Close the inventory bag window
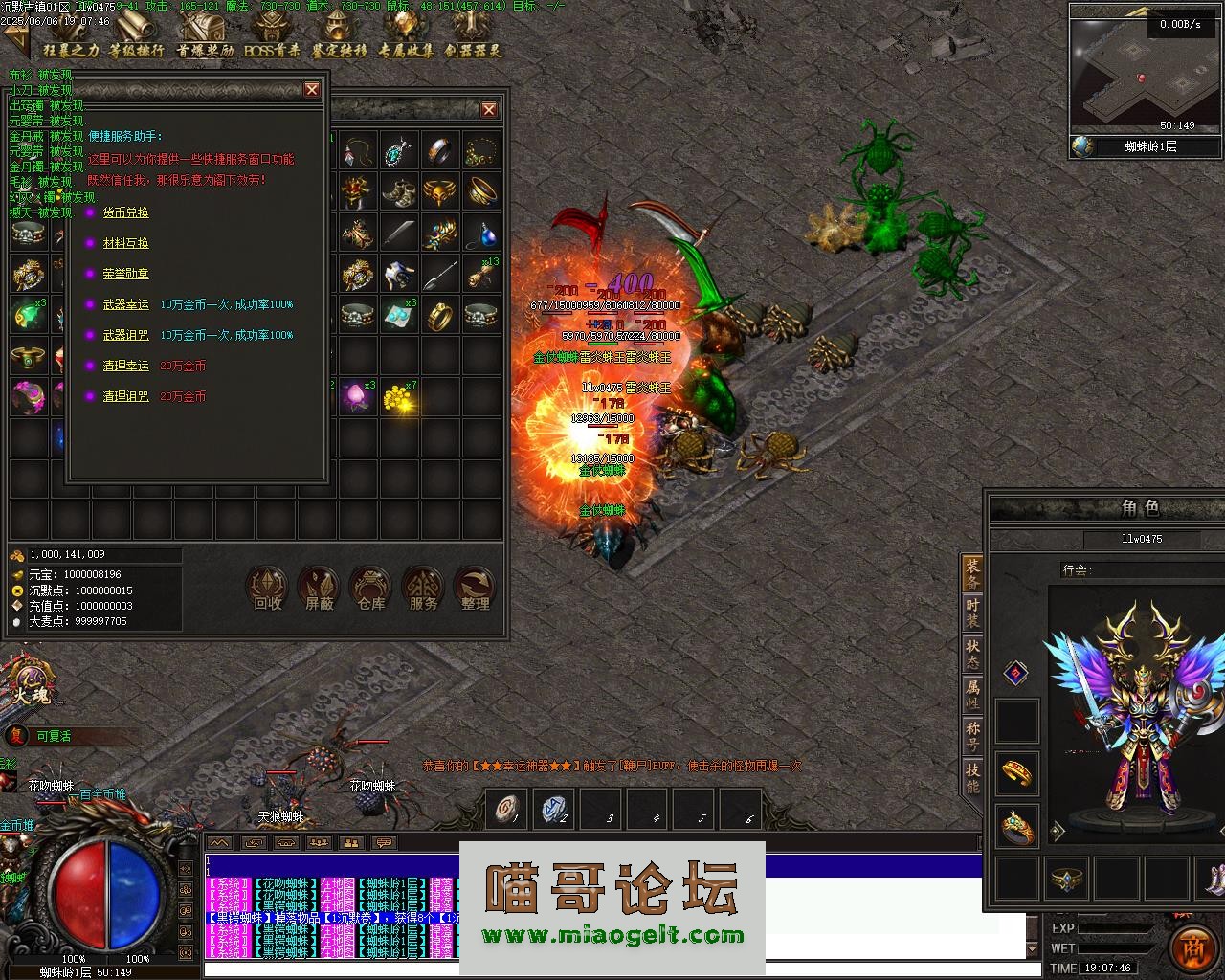1225x980 pixels. (489, 109)
